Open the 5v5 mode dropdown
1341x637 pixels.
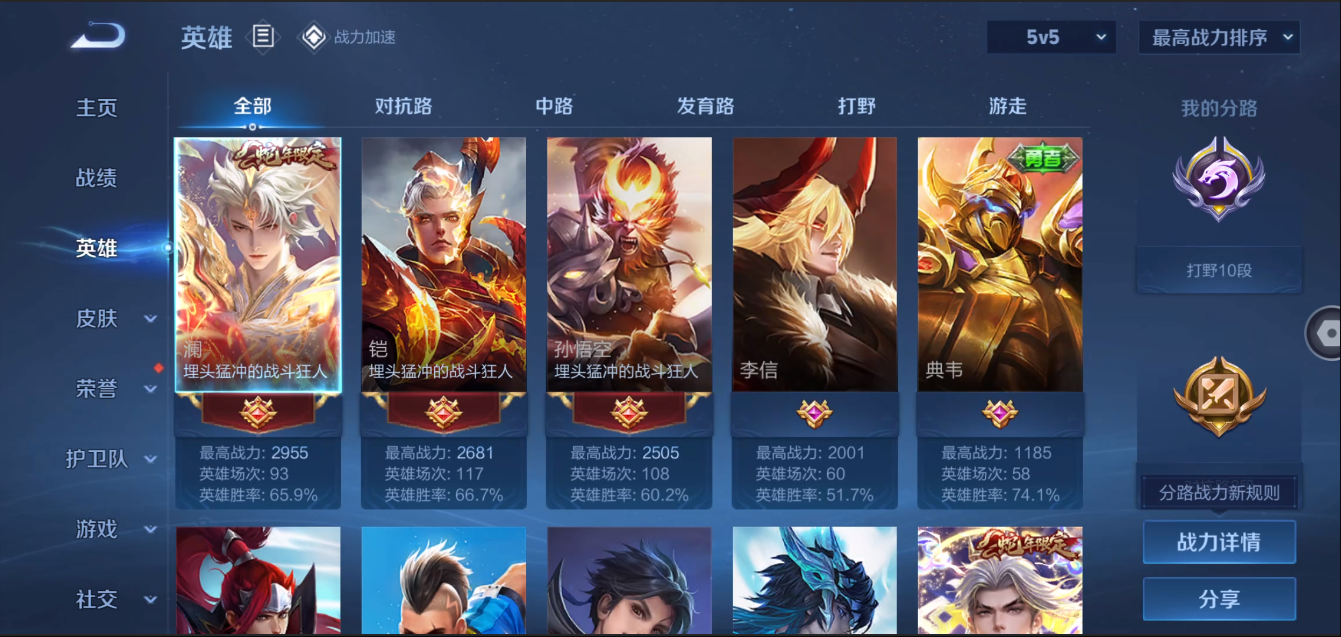1051,38
